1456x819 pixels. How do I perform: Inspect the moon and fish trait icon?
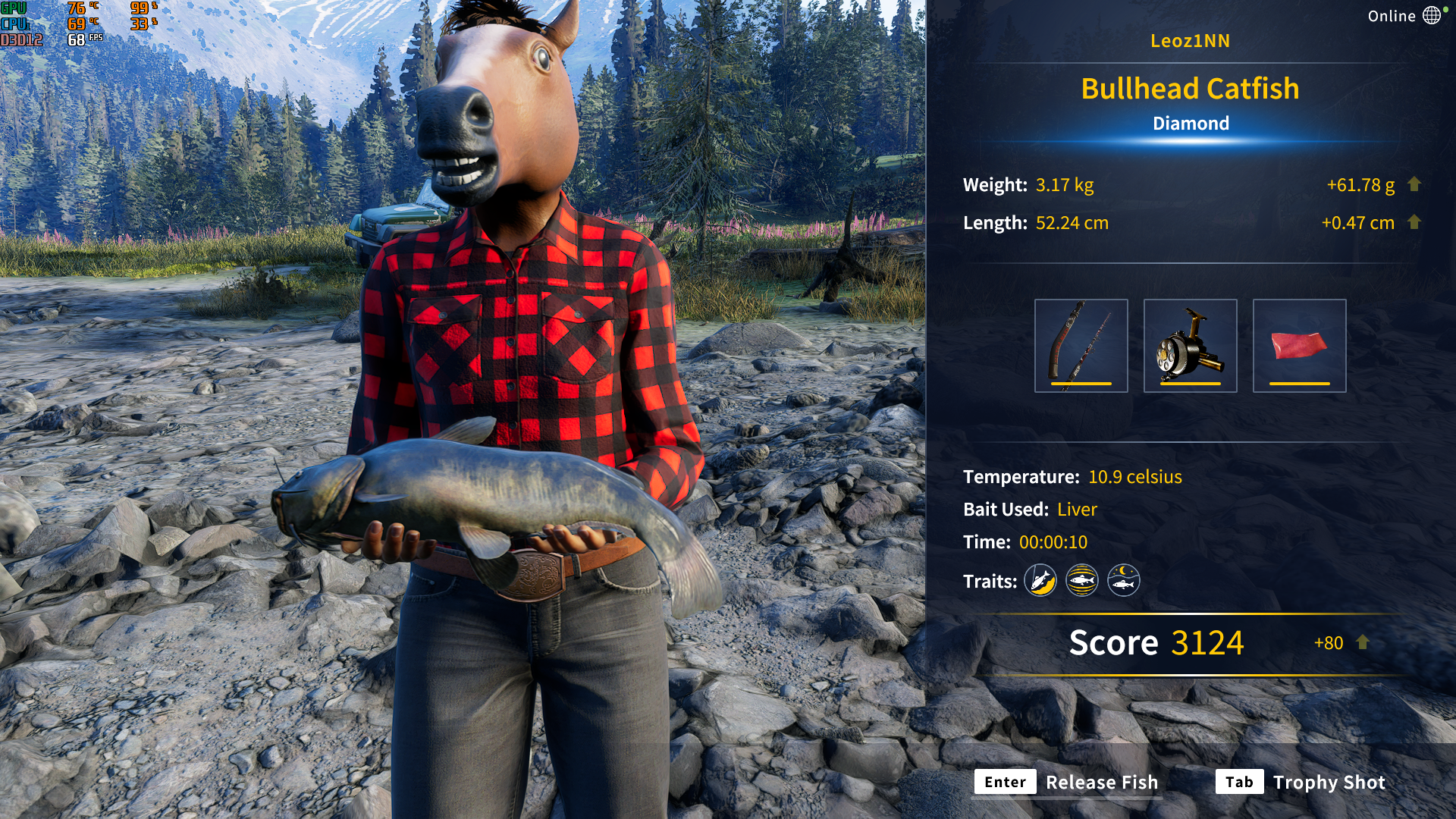(x=1123, y=582)
